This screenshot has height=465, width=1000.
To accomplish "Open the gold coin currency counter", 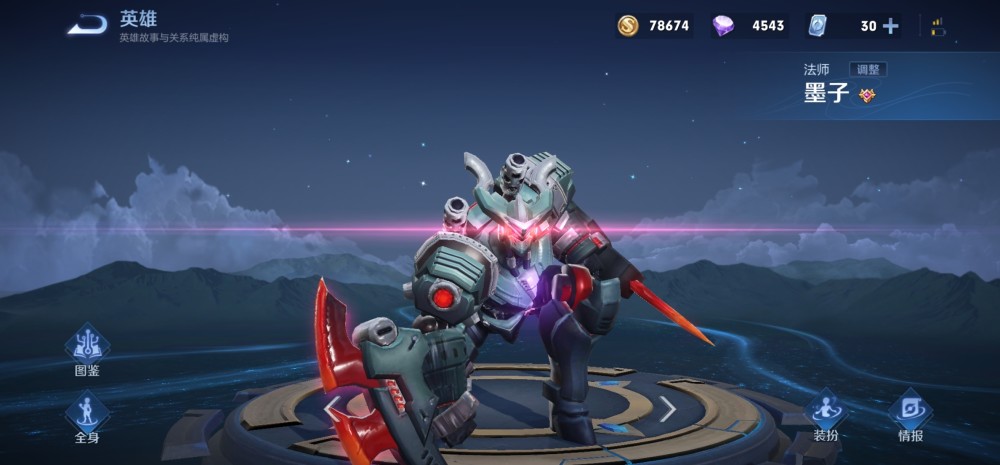I will (x=654, y=26).
